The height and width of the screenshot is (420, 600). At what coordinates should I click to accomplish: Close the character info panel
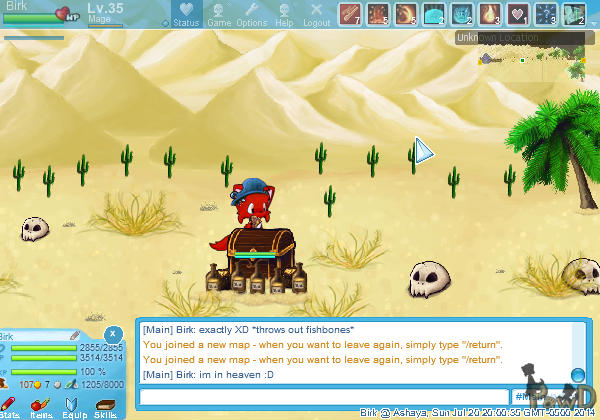click(114, 334)
